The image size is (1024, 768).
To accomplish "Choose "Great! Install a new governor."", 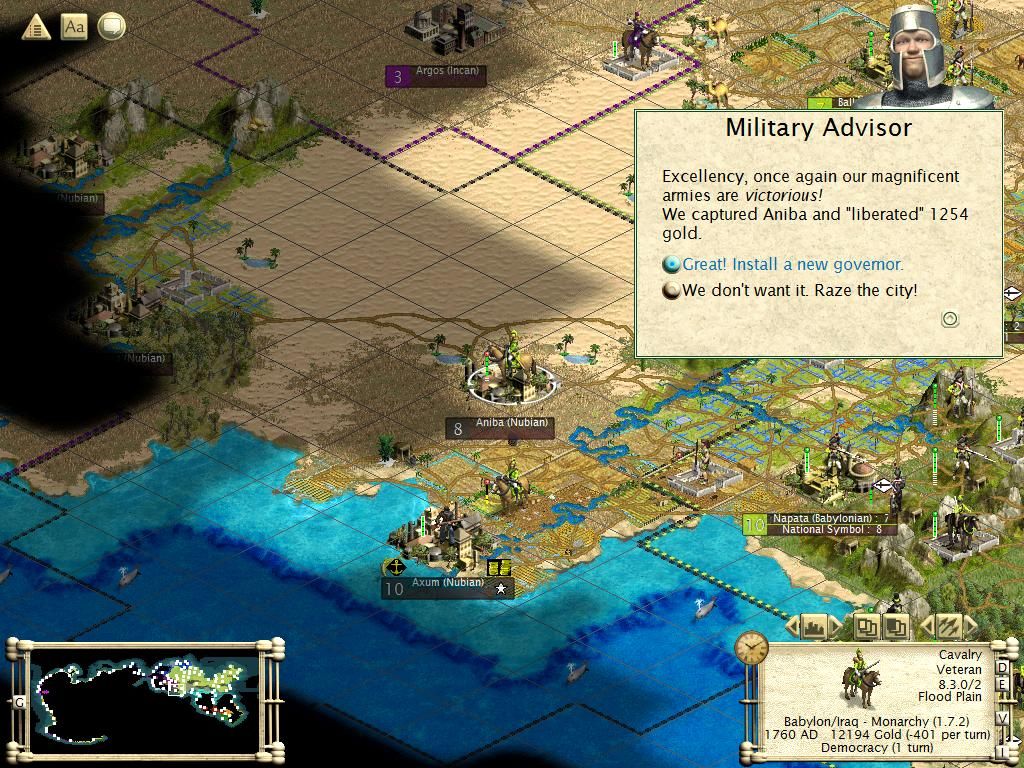I will [792, 265].
